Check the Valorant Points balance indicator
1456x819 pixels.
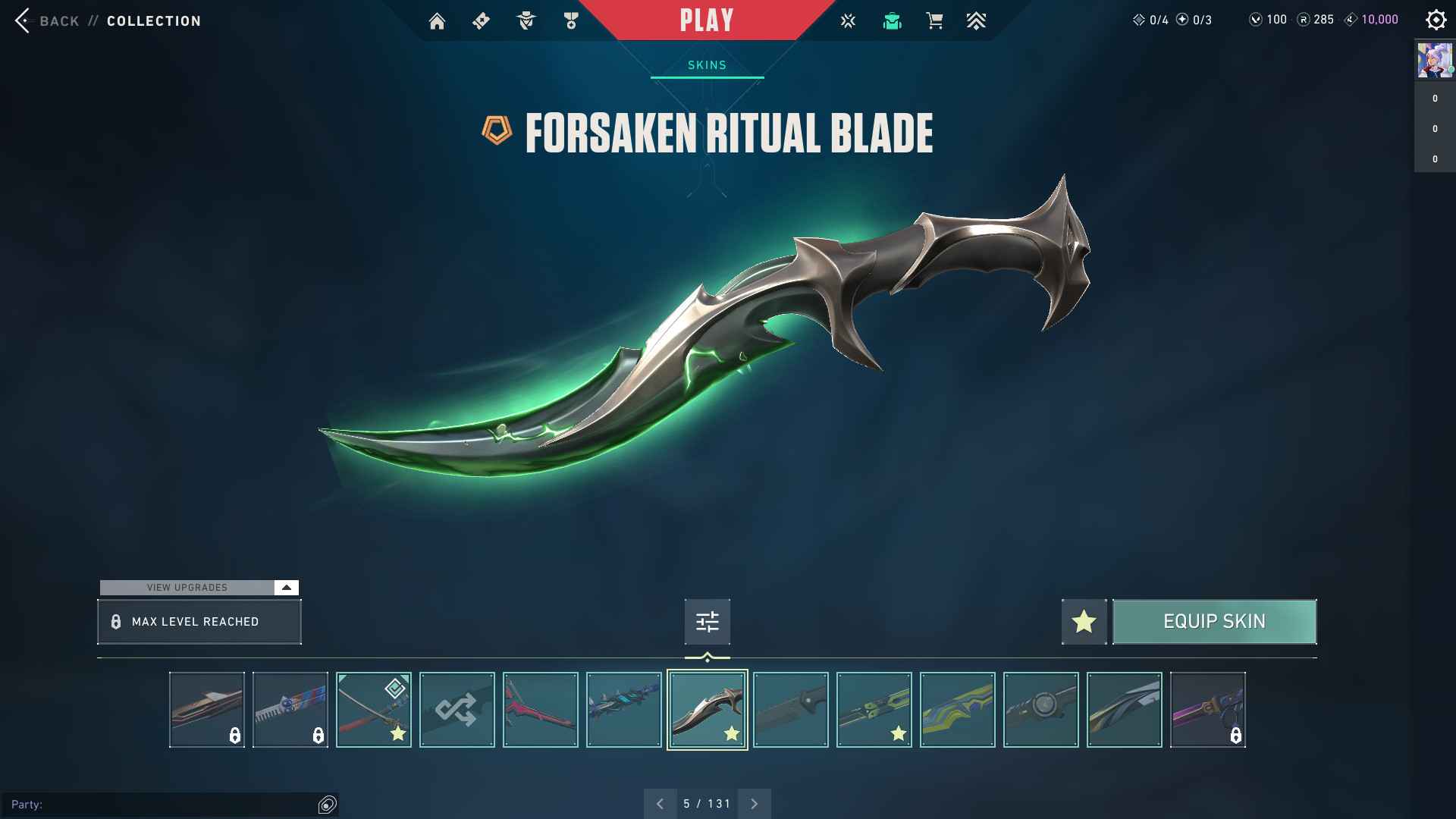1266,19
